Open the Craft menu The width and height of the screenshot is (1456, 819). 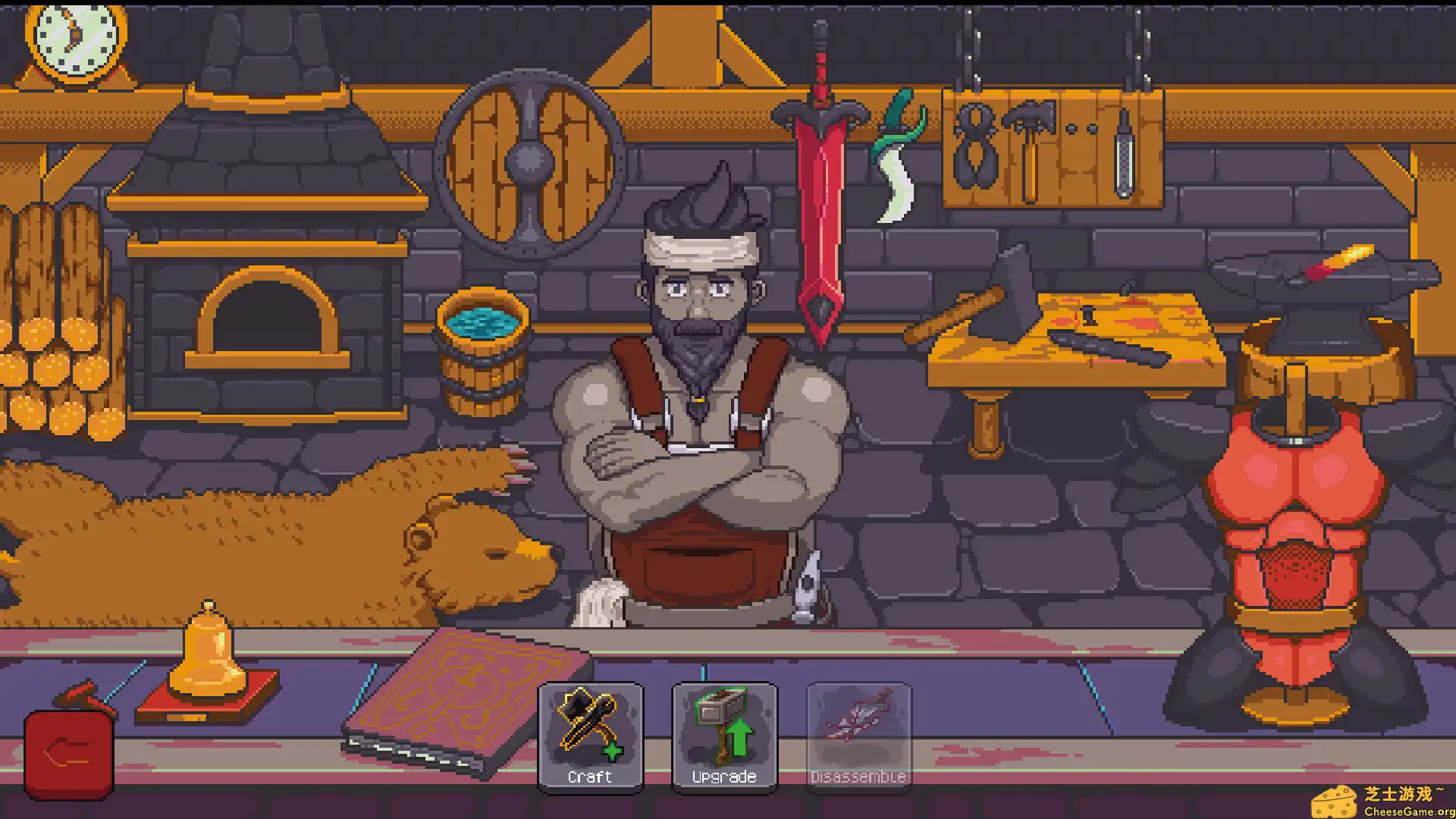click(x=590, y=736)
